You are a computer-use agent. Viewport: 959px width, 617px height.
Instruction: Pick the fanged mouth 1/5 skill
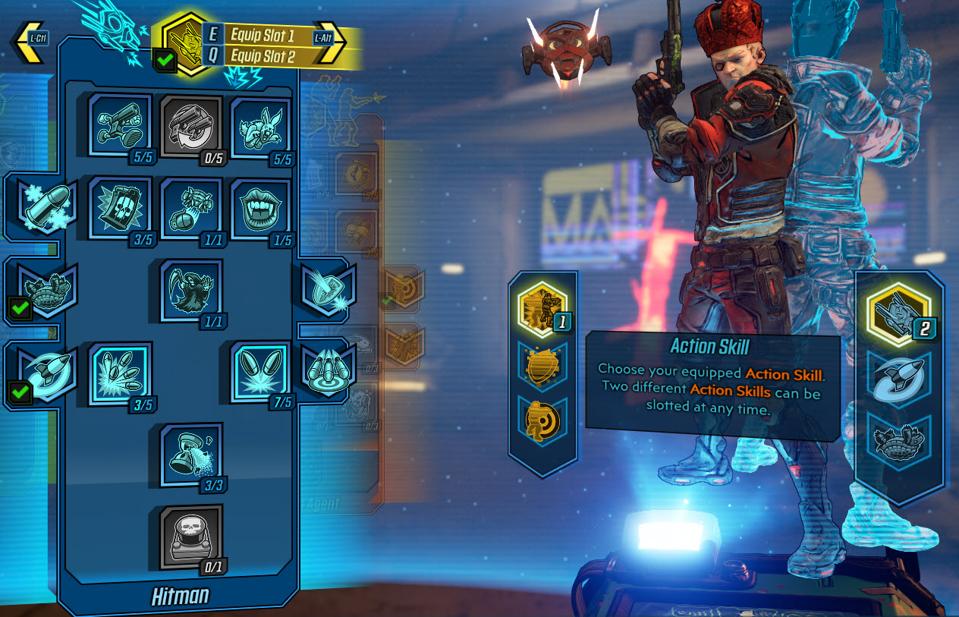261,208
